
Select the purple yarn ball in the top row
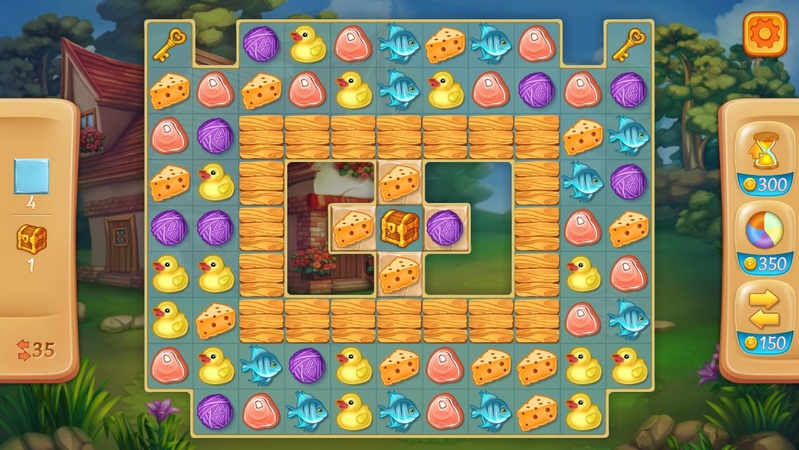click(x=261, y=44)
